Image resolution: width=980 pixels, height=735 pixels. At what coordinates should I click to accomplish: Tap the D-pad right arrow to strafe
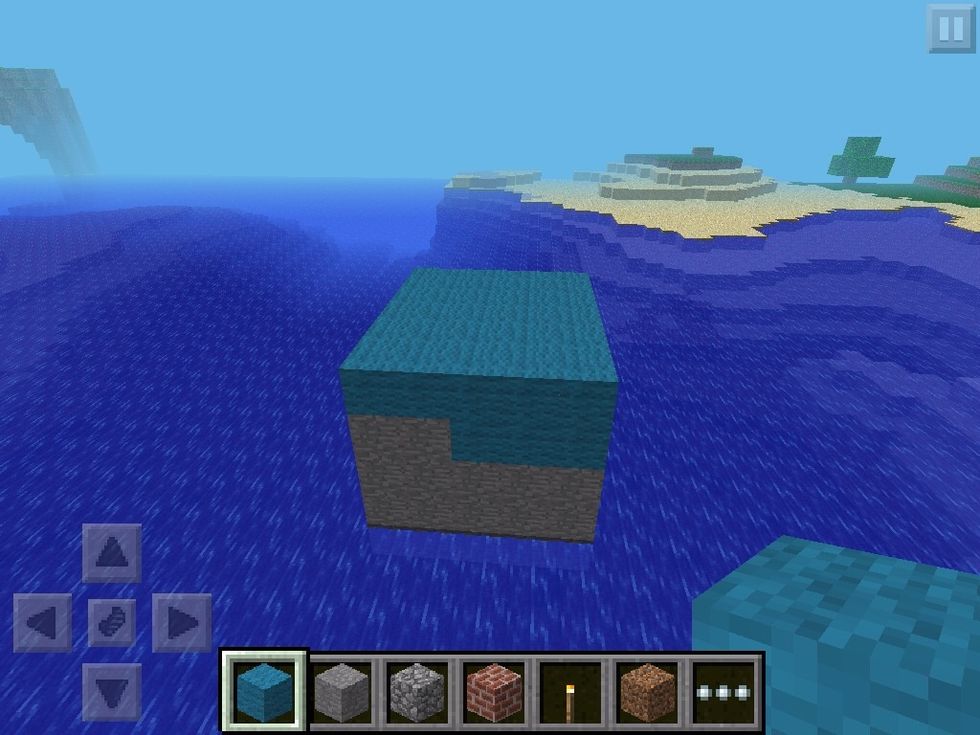(x=182, y=622)
